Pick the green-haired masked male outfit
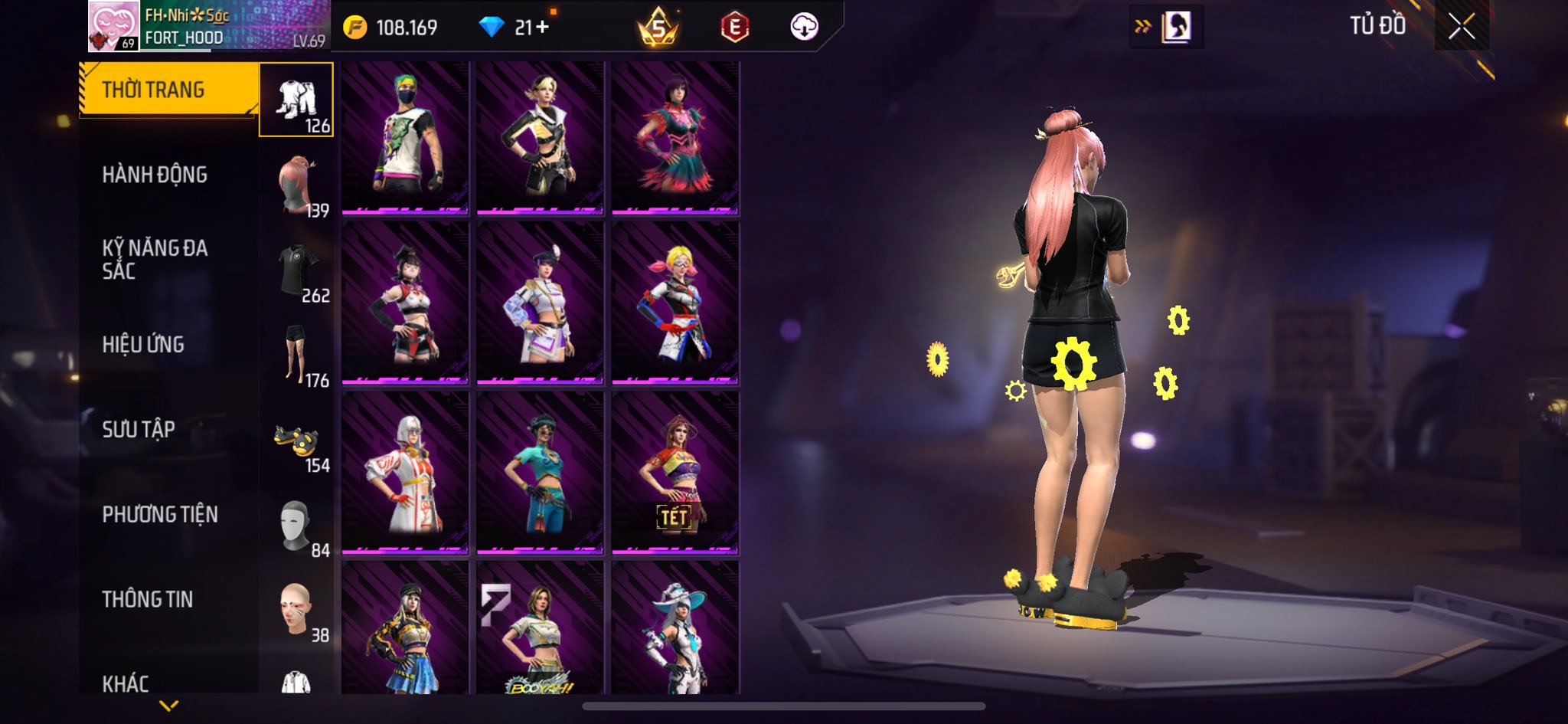Image resolution: width=1568 pixels, height=724 pixels. (x=405, y=138)
